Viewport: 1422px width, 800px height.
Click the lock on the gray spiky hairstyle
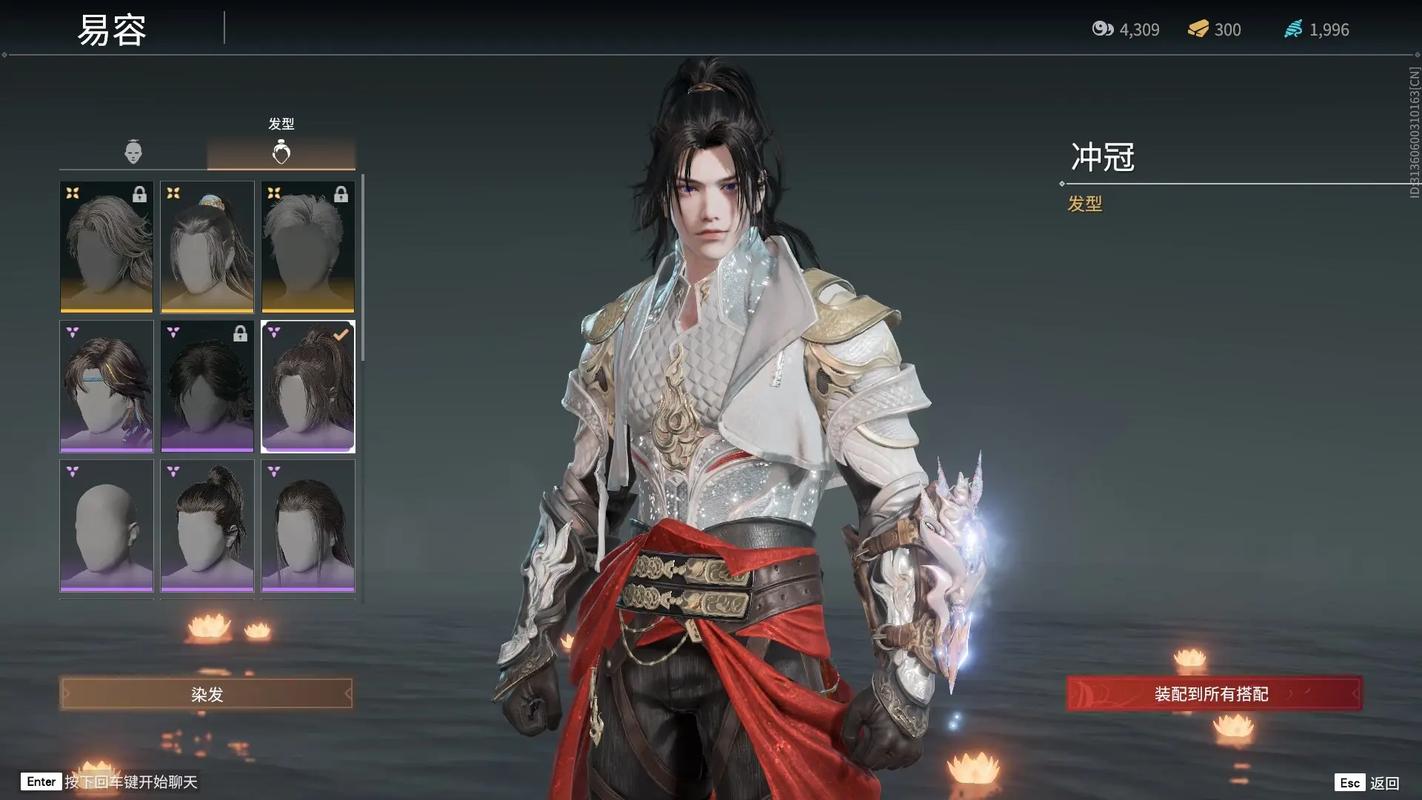[x=340, y=196]
